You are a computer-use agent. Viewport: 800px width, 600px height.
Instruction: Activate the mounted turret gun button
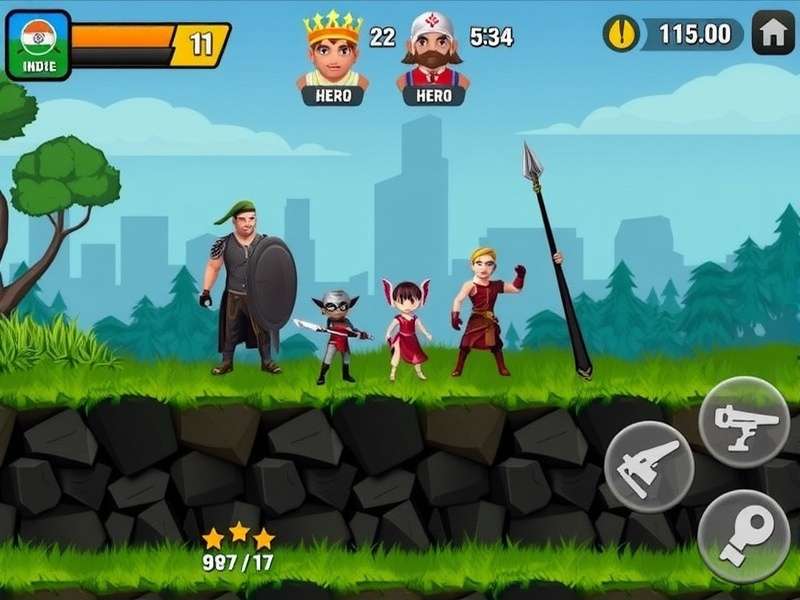coord(745,421)
